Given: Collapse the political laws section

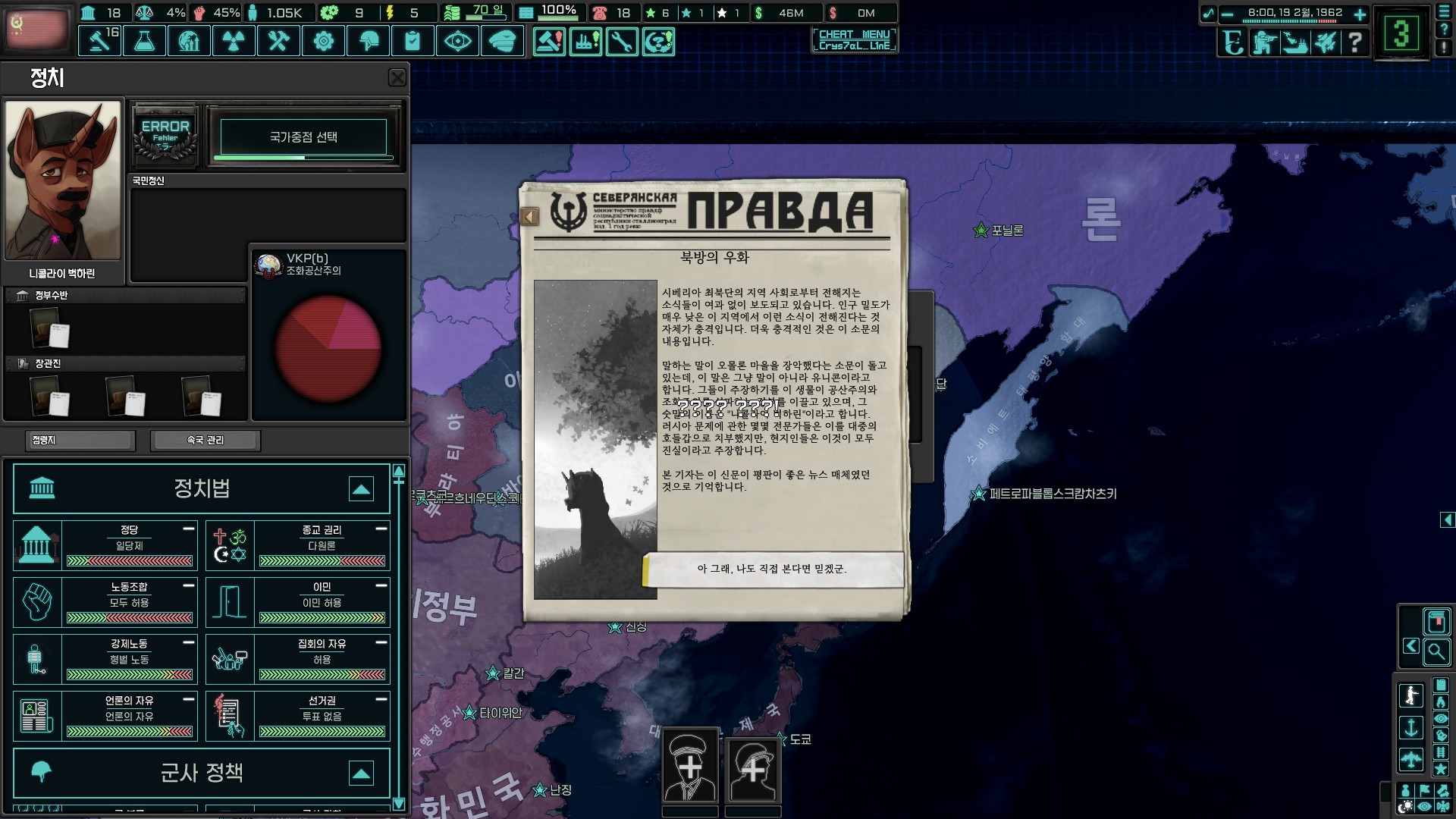Looking at the screenshot, I should tap(361, 489).
